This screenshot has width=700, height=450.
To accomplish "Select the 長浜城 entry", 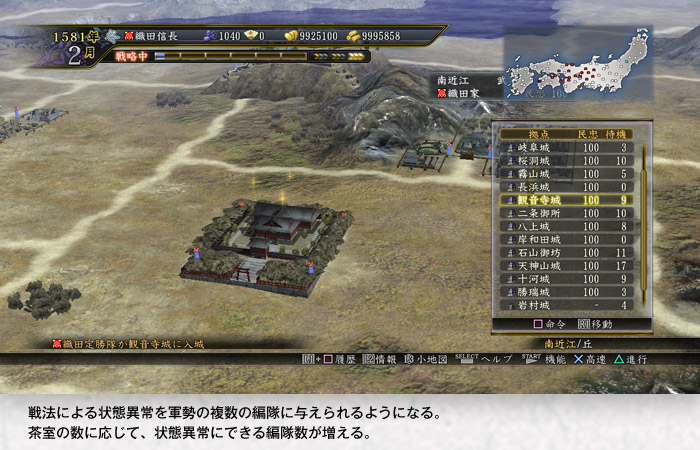I will coord(565,186).
